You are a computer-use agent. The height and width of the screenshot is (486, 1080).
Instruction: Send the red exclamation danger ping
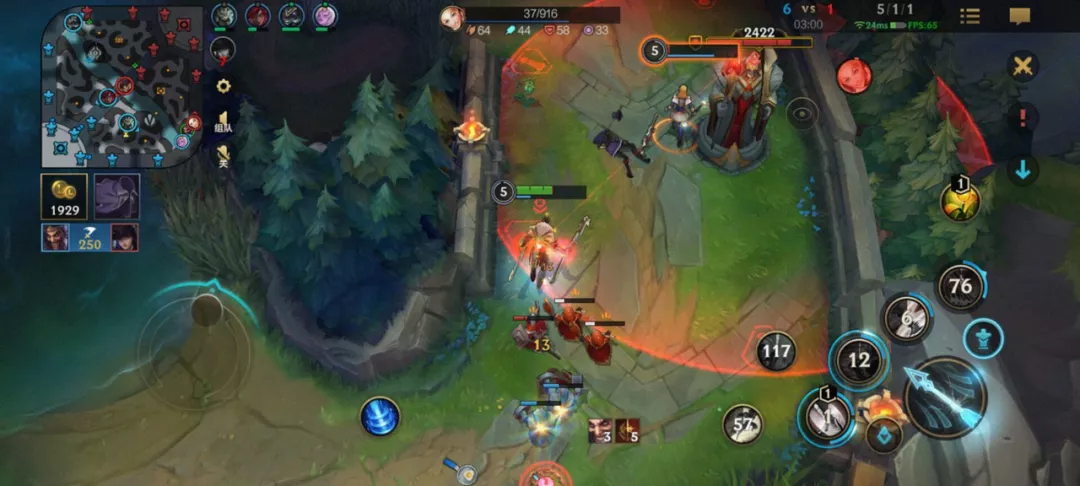click(1022, 118)
